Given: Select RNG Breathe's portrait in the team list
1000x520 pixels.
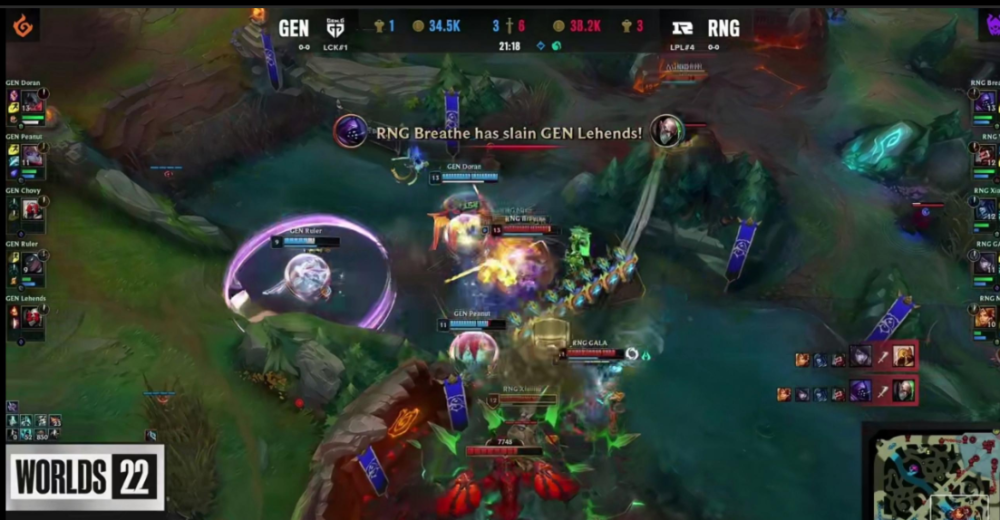Looking at the screenshot, I should pyautogui.click(x=986, y=101).
